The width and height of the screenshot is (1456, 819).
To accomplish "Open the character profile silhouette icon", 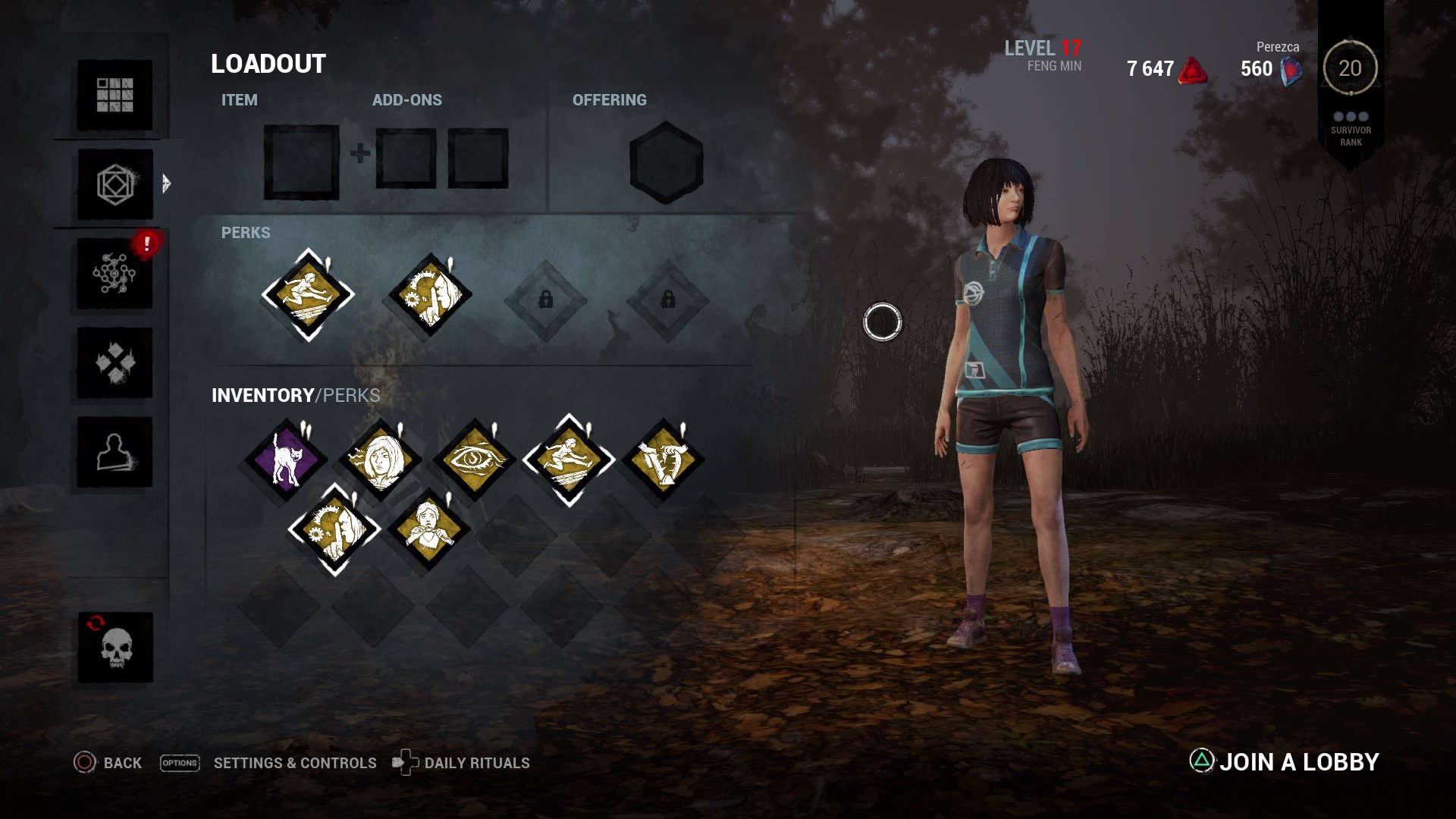I will pyautogui.click(x=115, y=455).
